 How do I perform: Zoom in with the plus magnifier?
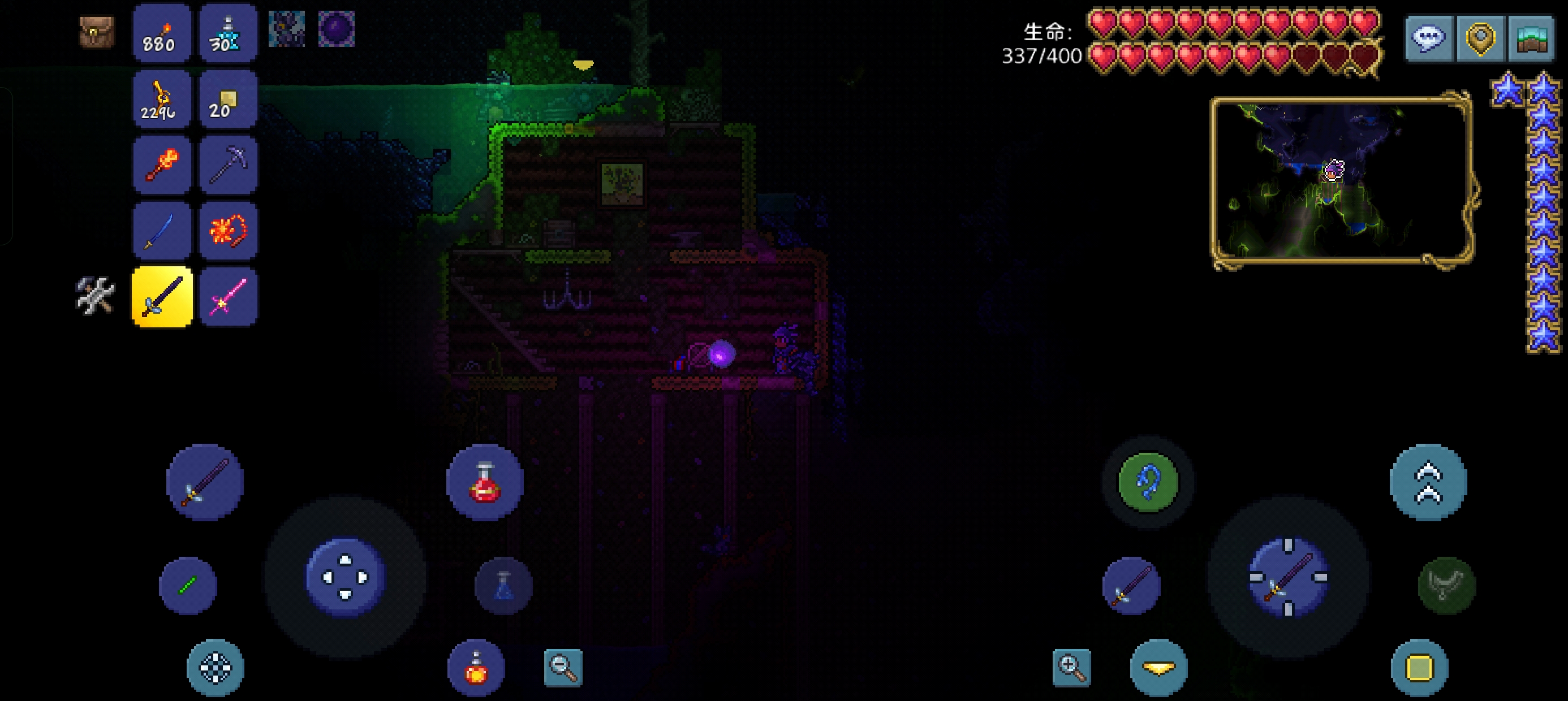[1071, 668]
